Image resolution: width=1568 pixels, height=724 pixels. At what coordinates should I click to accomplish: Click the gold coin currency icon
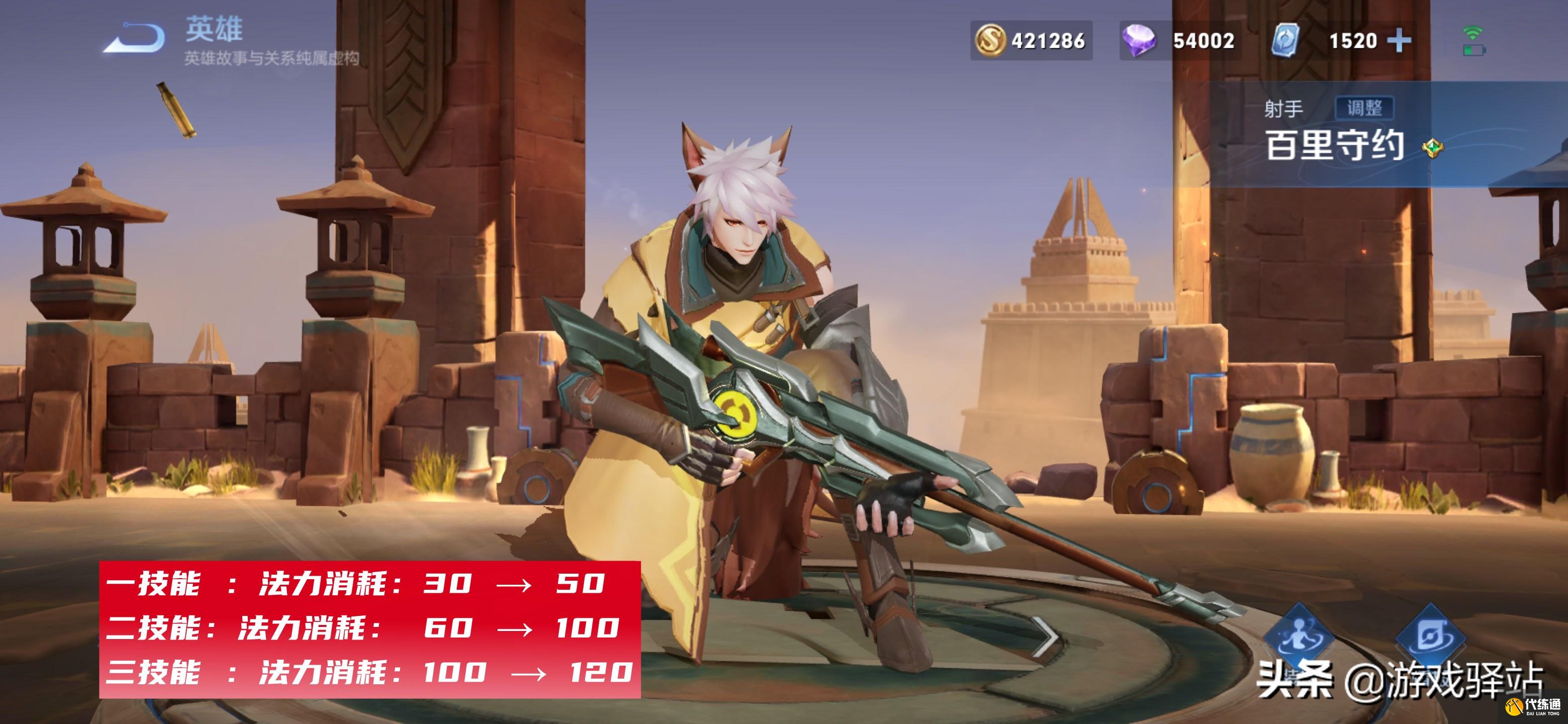[x=990, y=41]
